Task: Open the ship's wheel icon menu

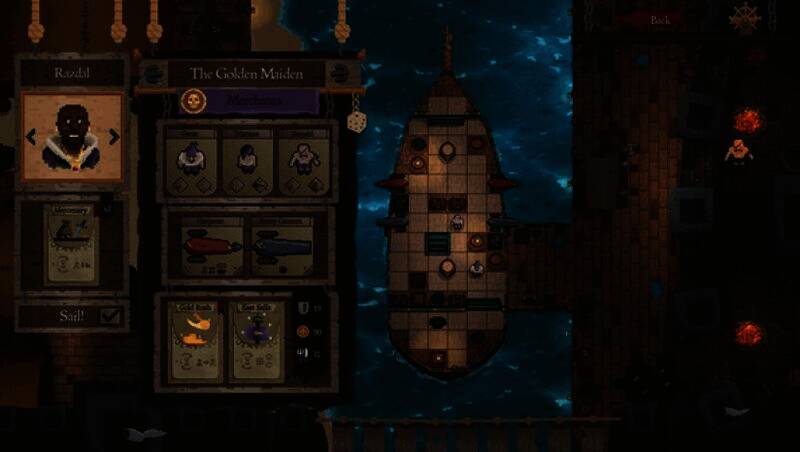Action: point(744,18)
